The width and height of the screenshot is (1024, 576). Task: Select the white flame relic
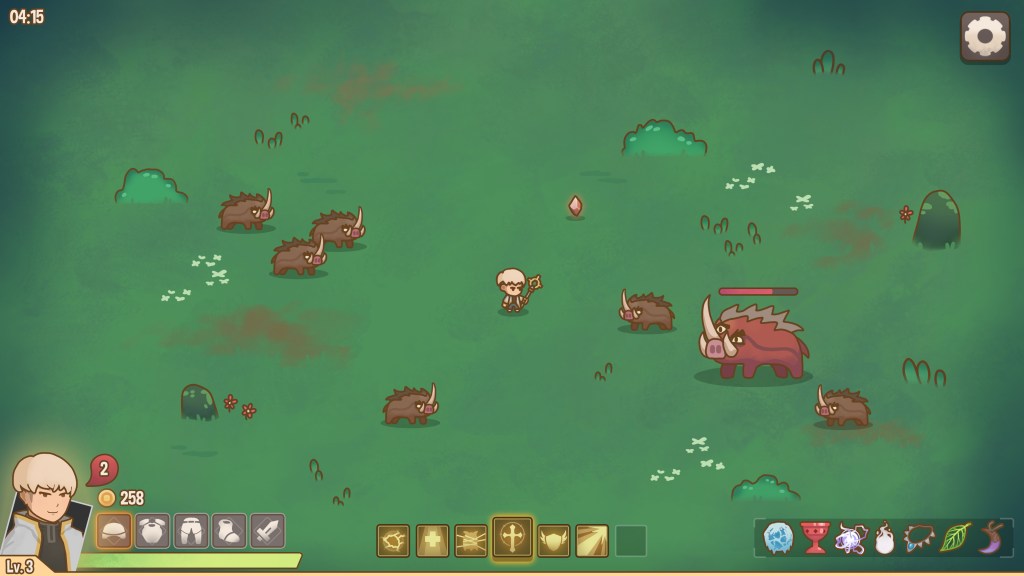pos(884,538)
